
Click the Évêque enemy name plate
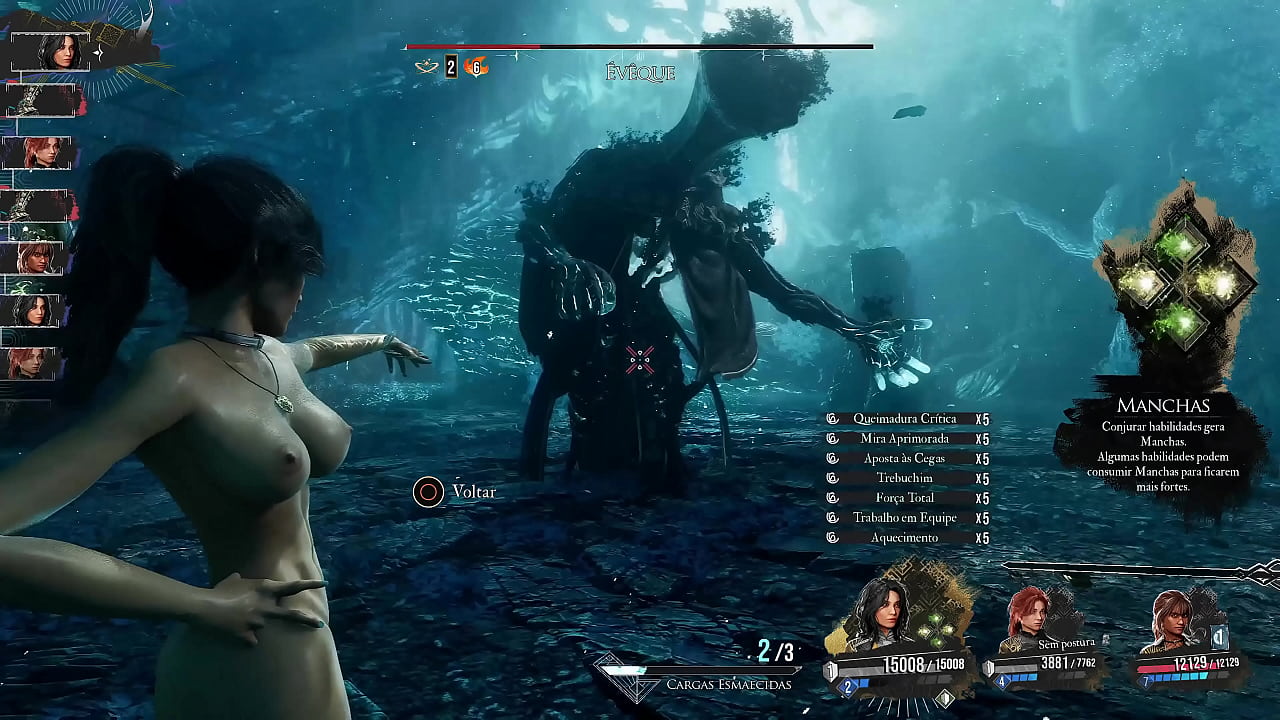tap(640, 73)
